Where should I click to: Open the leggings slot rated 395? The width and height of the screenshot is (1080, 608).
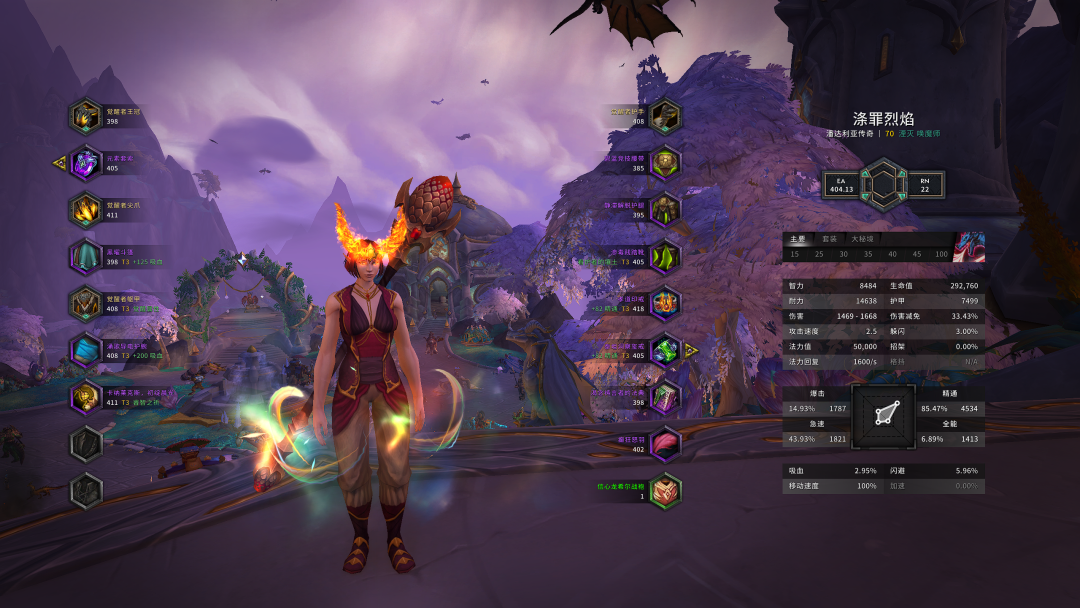665,210
